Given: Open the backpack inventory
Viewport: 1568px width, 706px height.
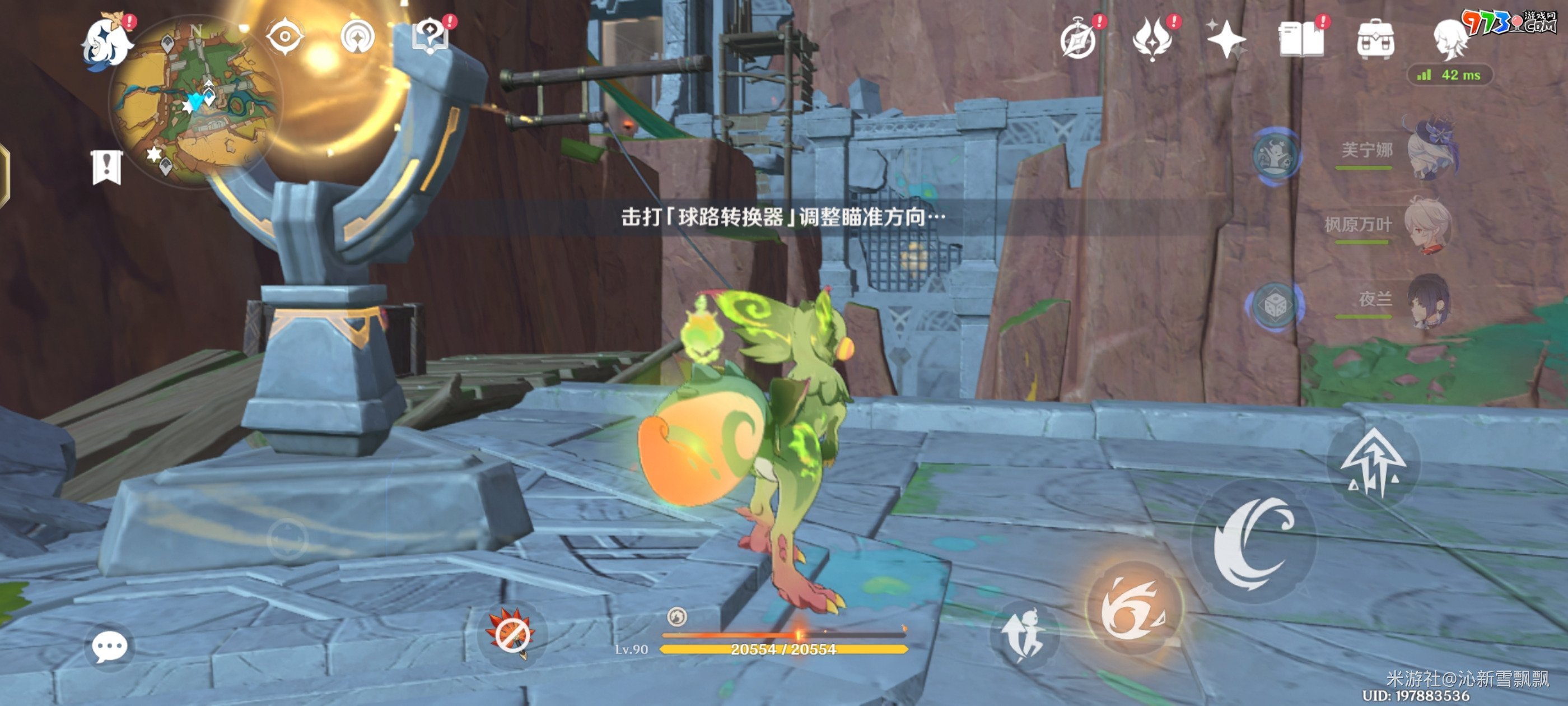Looking at the screenshot, I should pos(1376,40).
